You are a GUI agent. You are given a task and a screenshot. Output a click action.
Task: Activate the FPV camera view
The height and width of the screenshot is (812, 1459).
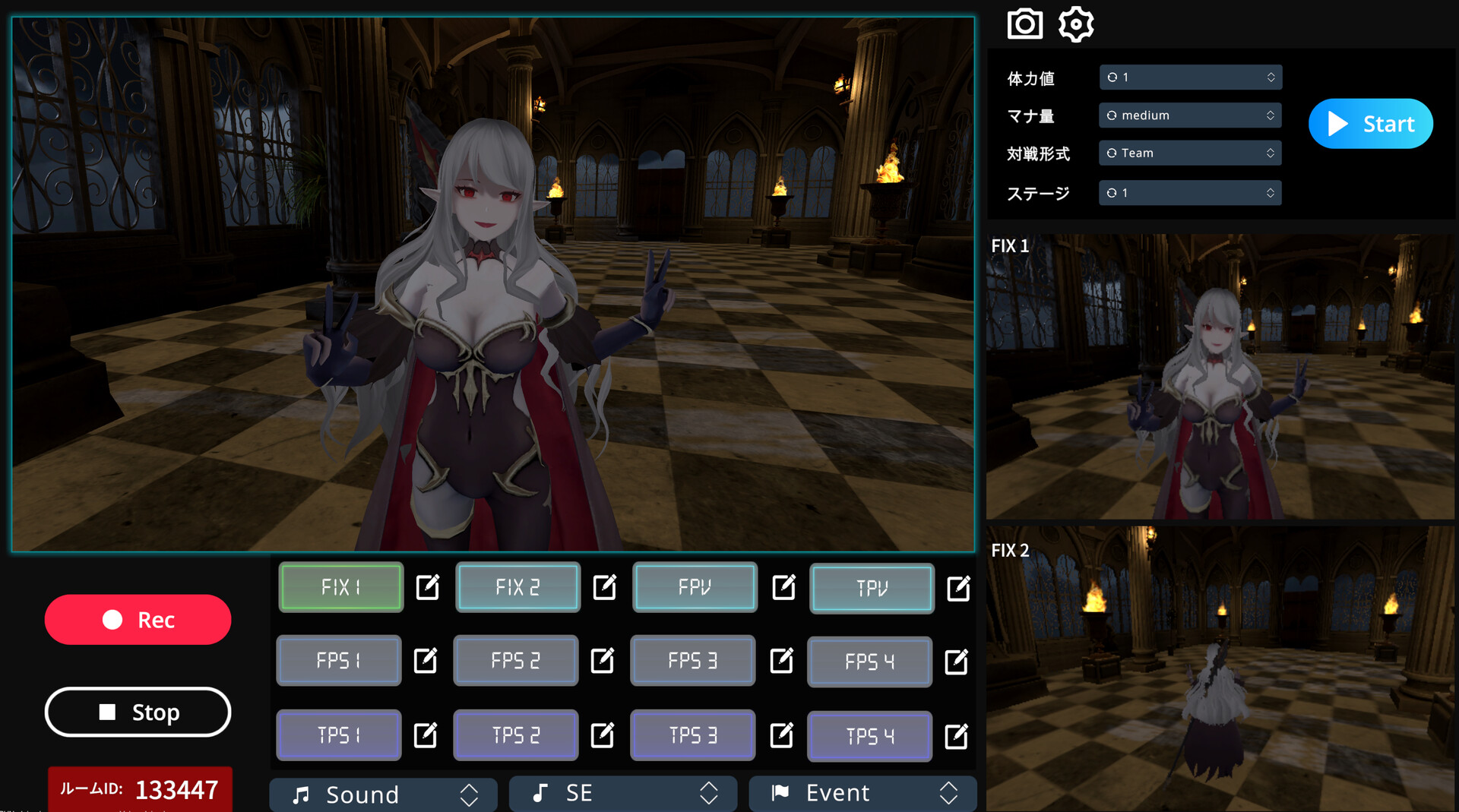(x=694, y=587)
